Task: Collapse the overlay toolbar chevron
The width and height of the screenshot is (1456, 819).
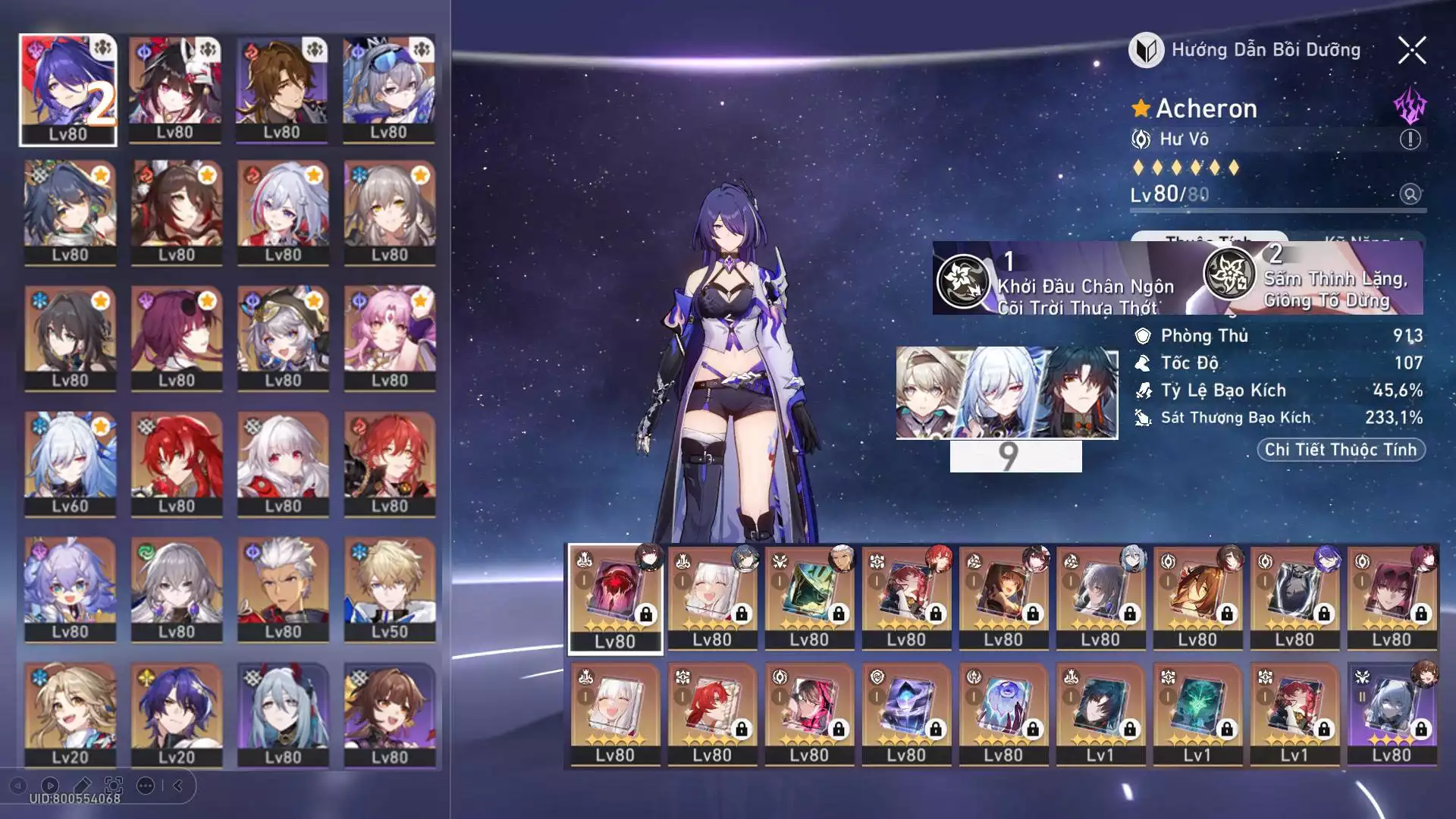Action: [x=178, y=786]
